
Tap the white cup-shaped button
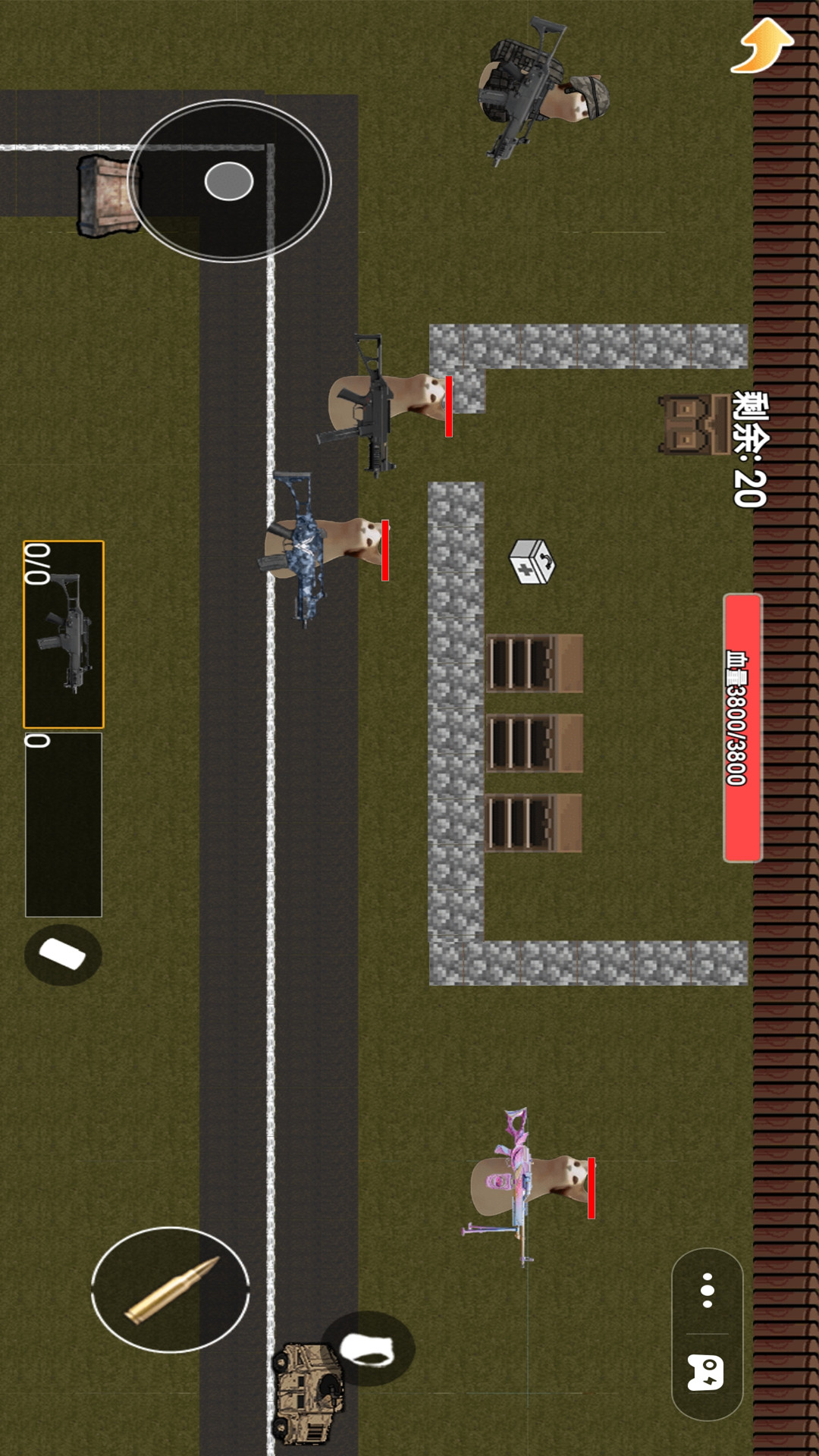[368, 1350]
